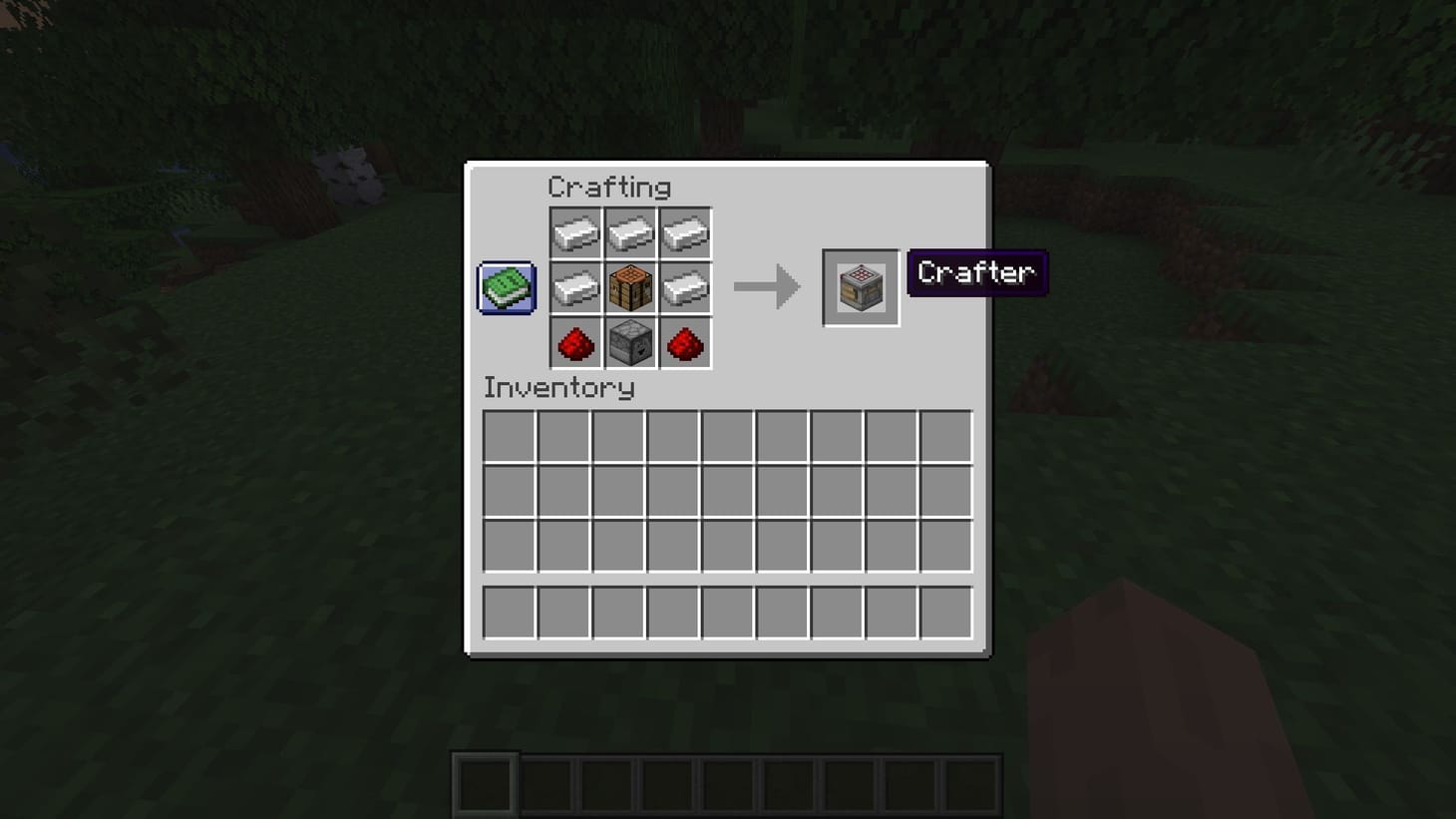
Task: Take the Crafter from the output slot
Action: tap(860, 287)
